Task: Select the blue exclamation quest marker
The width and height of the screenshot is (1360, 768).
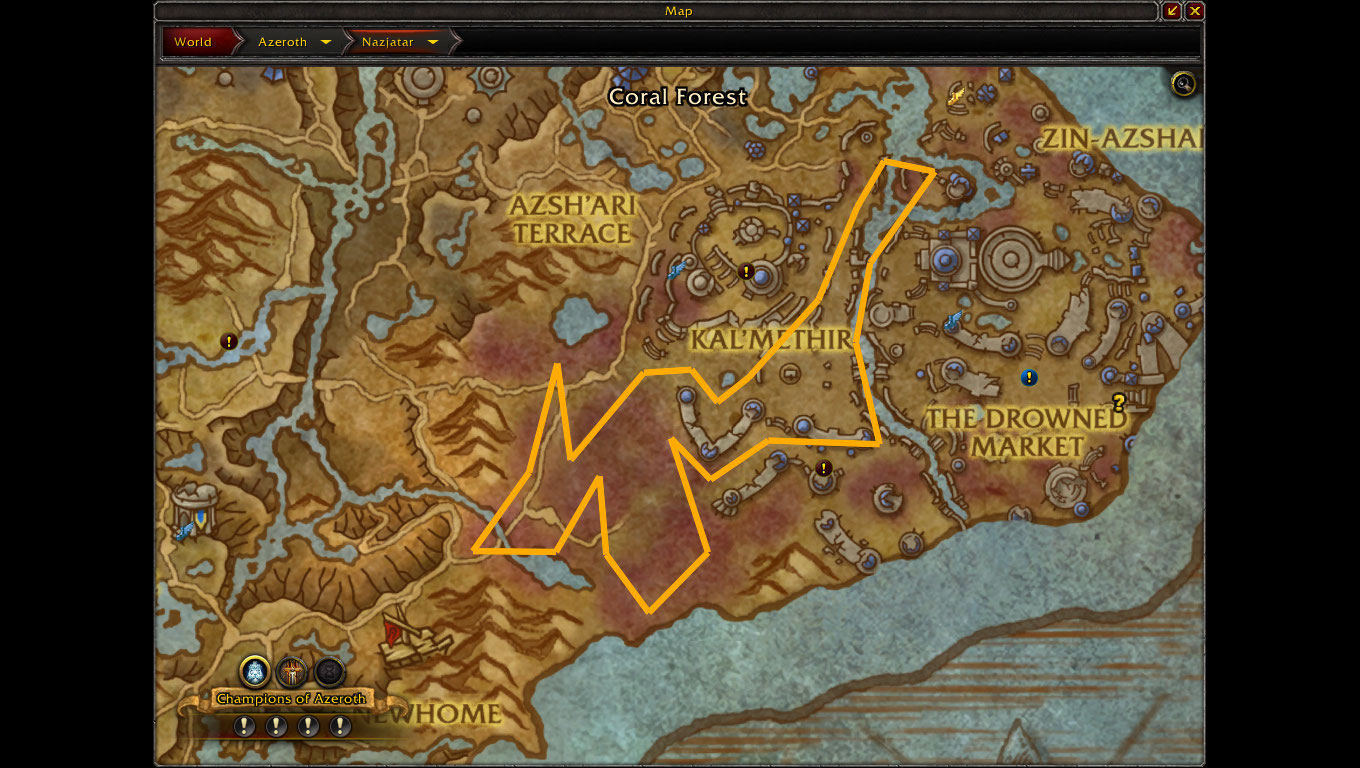Action: [1029, 378]
